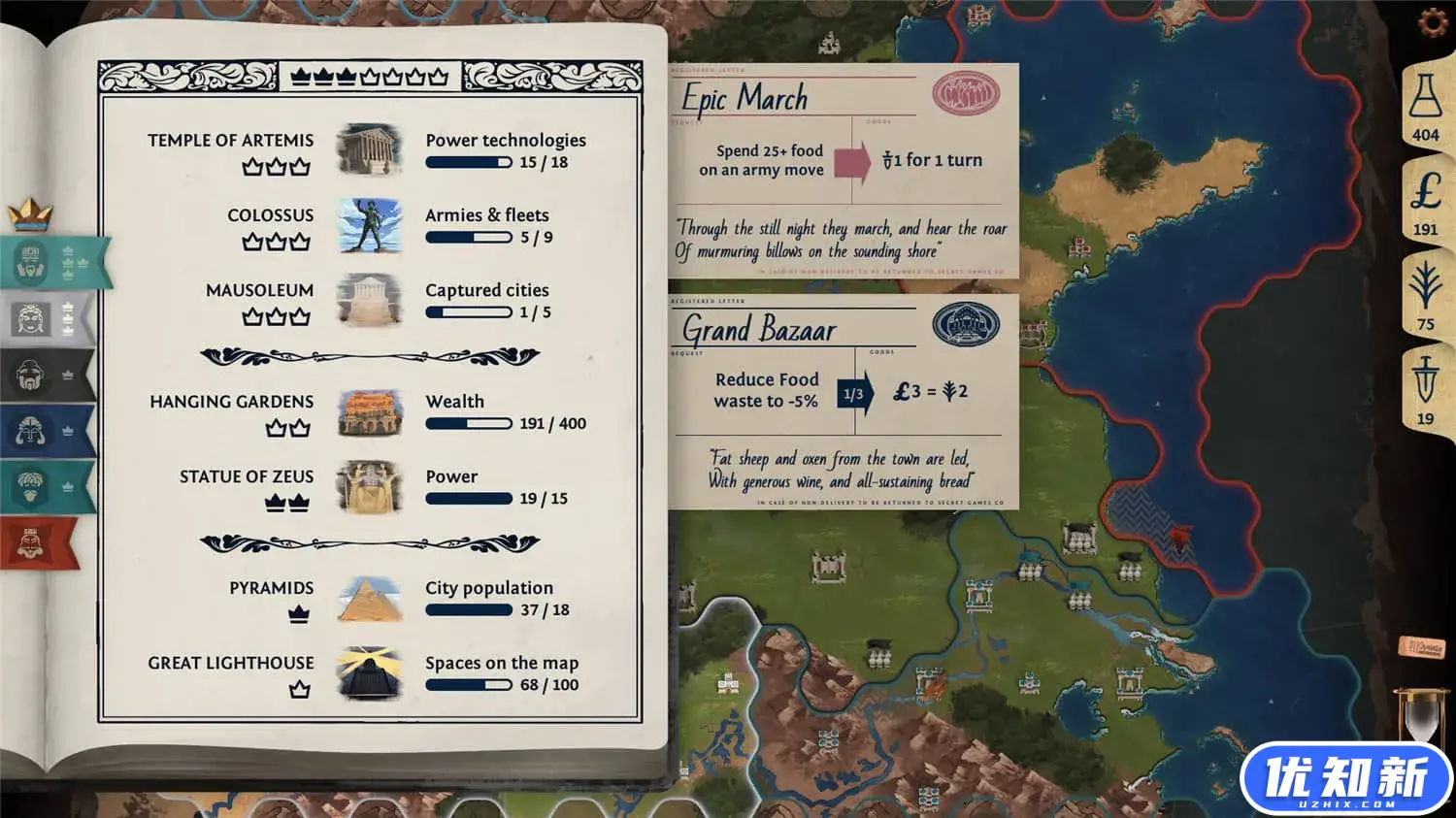Viewport: 1456px width, 818px height.
Task: Click the Temple of Artemis wonder image
Action: tap(369, 150)
